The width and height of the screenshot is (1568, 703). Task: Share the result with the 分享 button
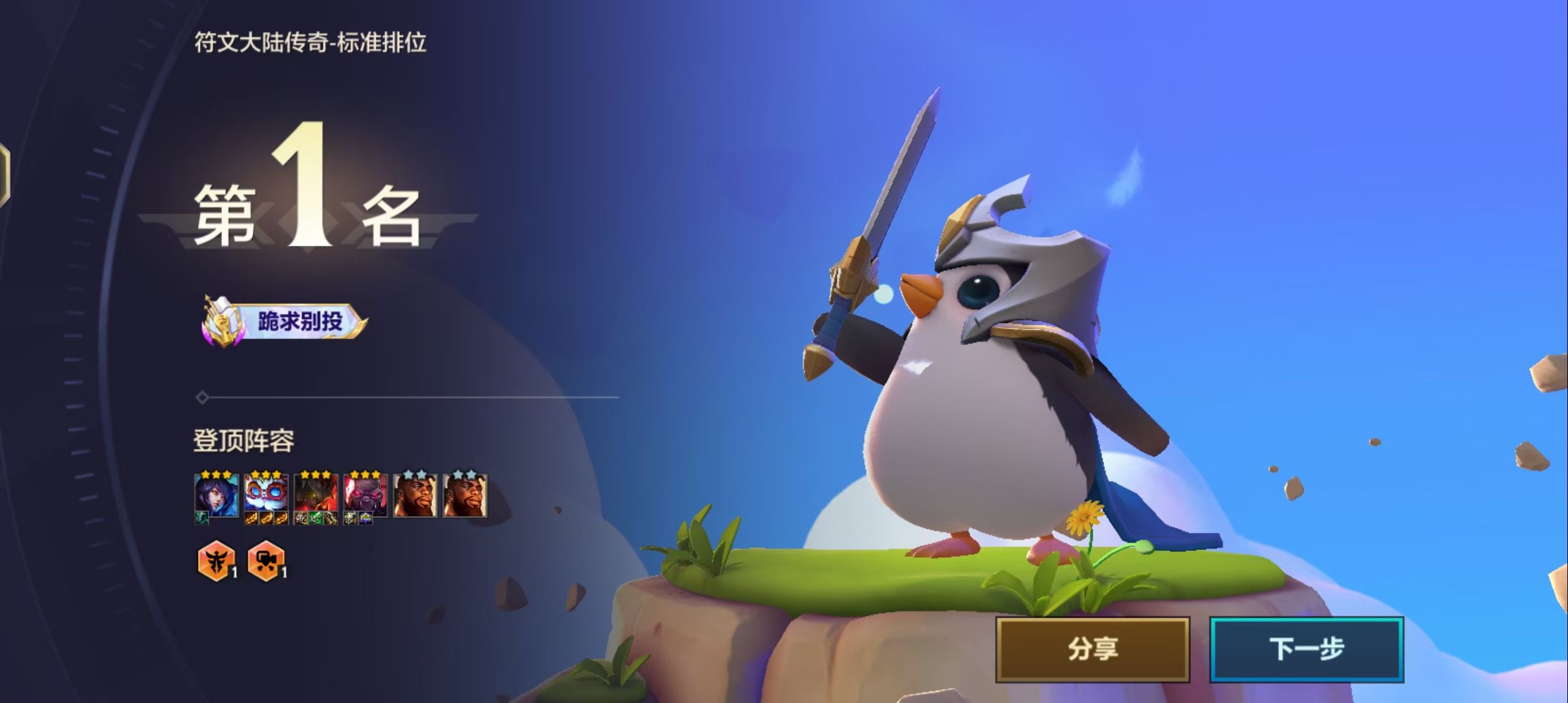coord(1092,649)
